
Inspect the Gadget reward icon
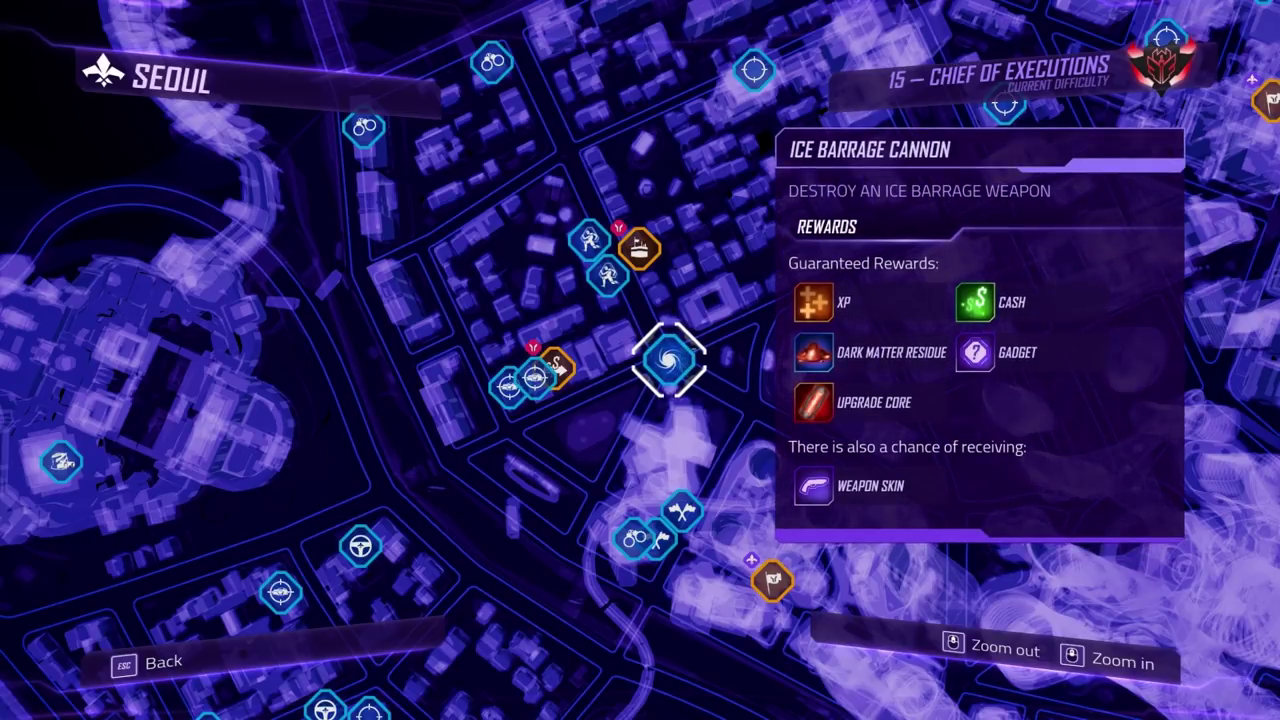point(975,352)
